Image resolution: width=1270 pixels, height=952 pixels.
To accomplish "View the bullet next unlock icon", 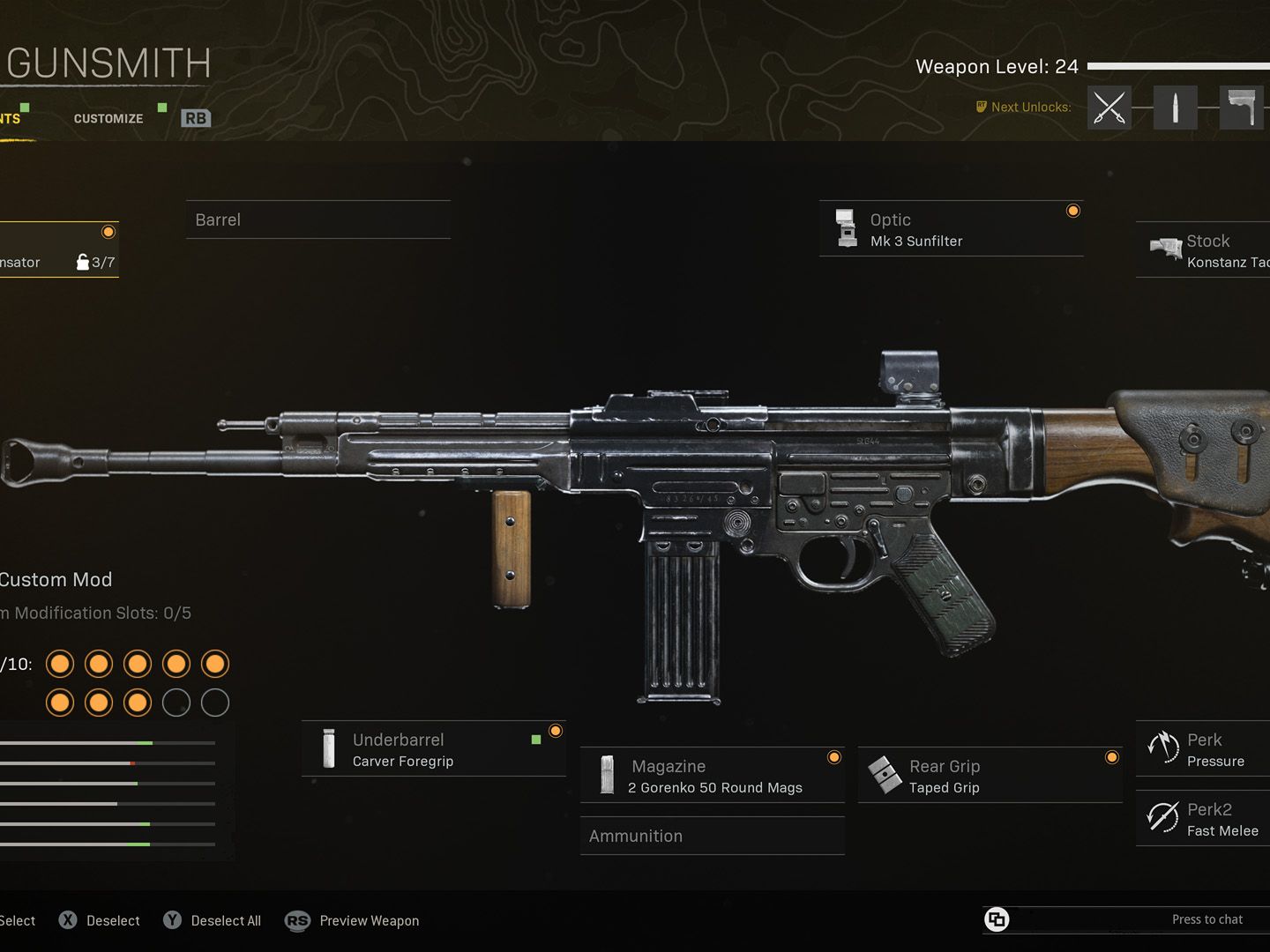I will [1175, 108].
